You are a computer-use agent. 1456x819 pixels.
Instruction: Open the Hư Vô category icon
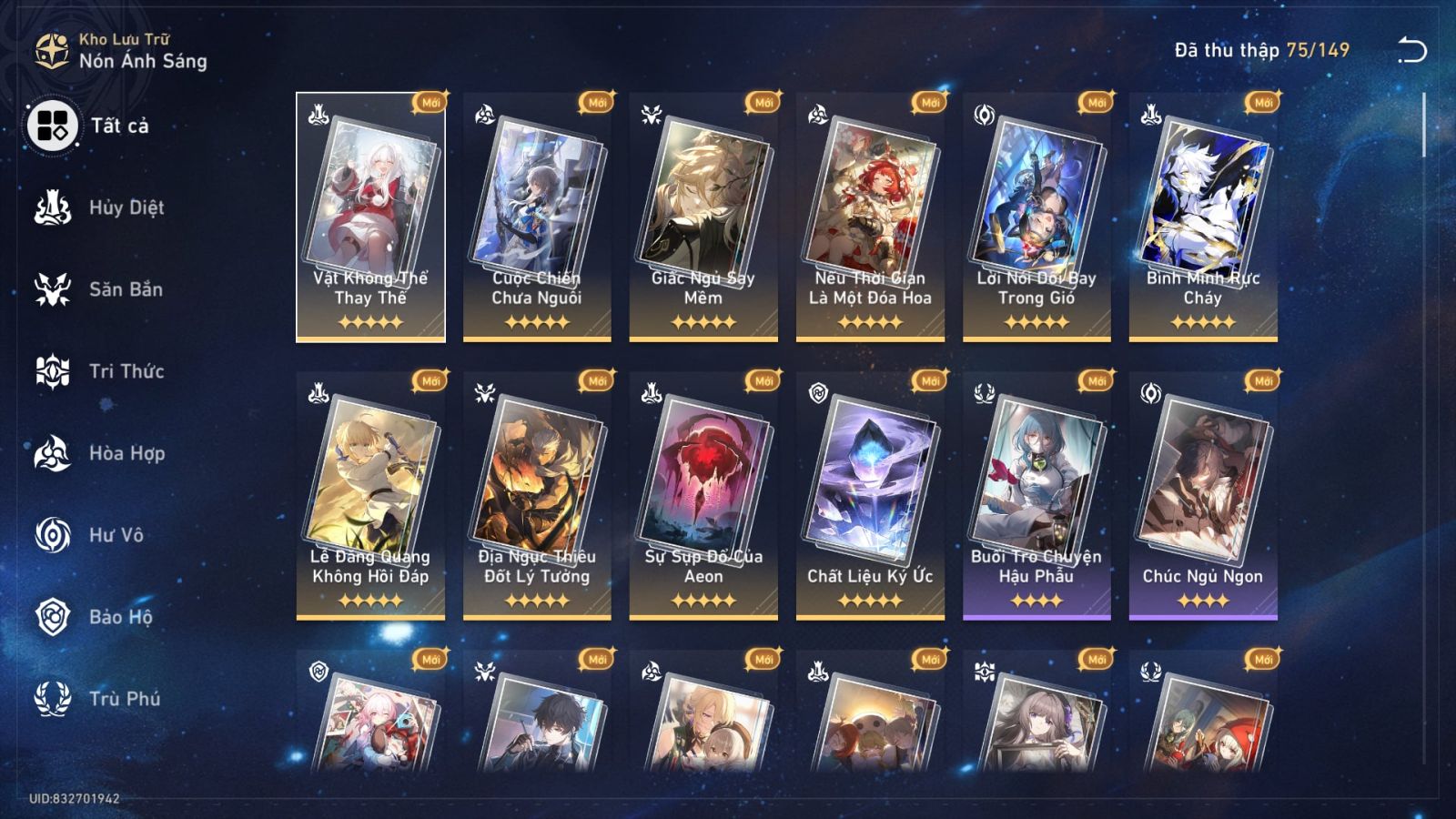click(x=55, y=535)
